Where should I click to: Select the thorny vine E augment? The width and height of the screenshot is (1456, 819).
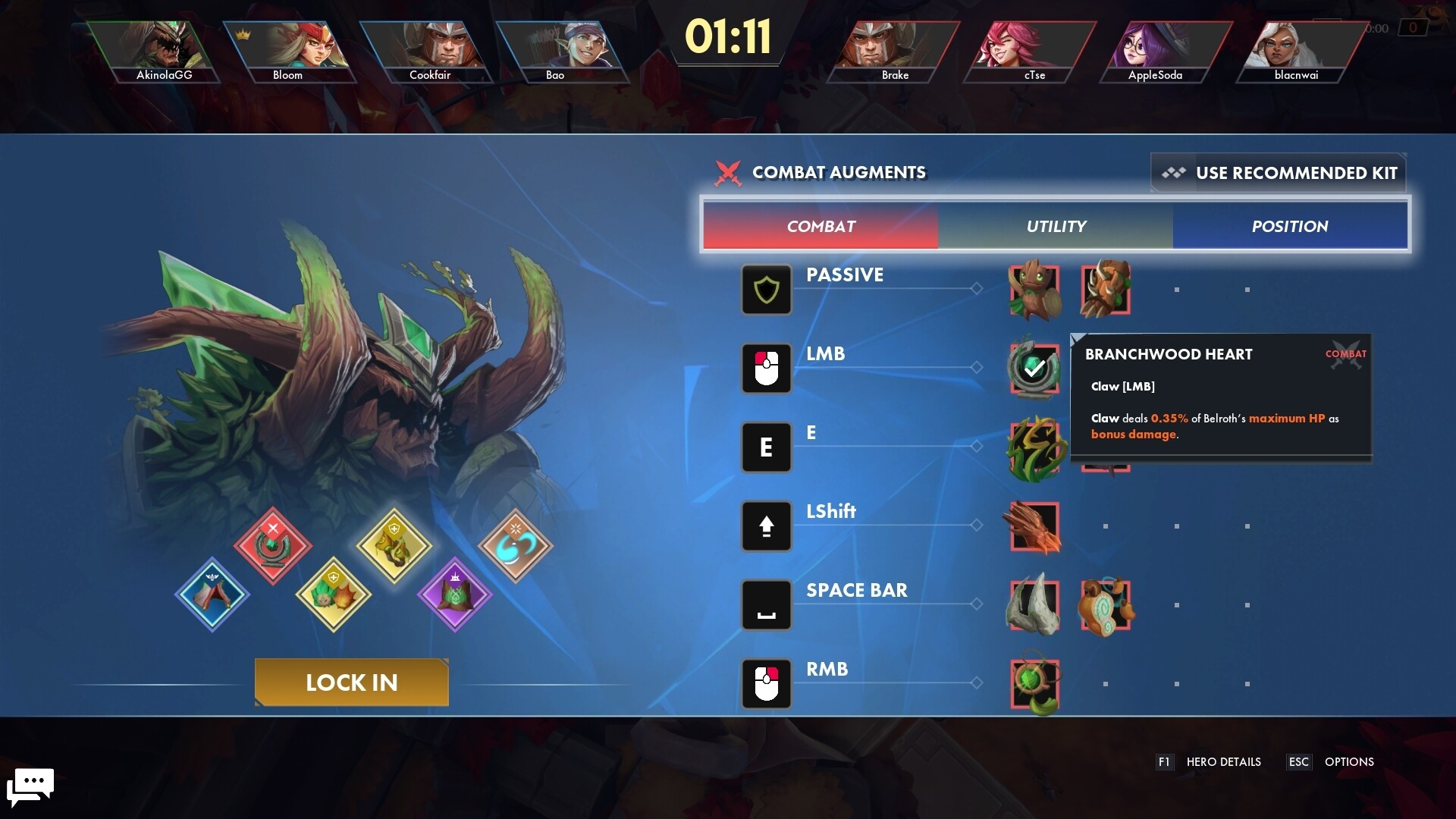pos(1034,447)
